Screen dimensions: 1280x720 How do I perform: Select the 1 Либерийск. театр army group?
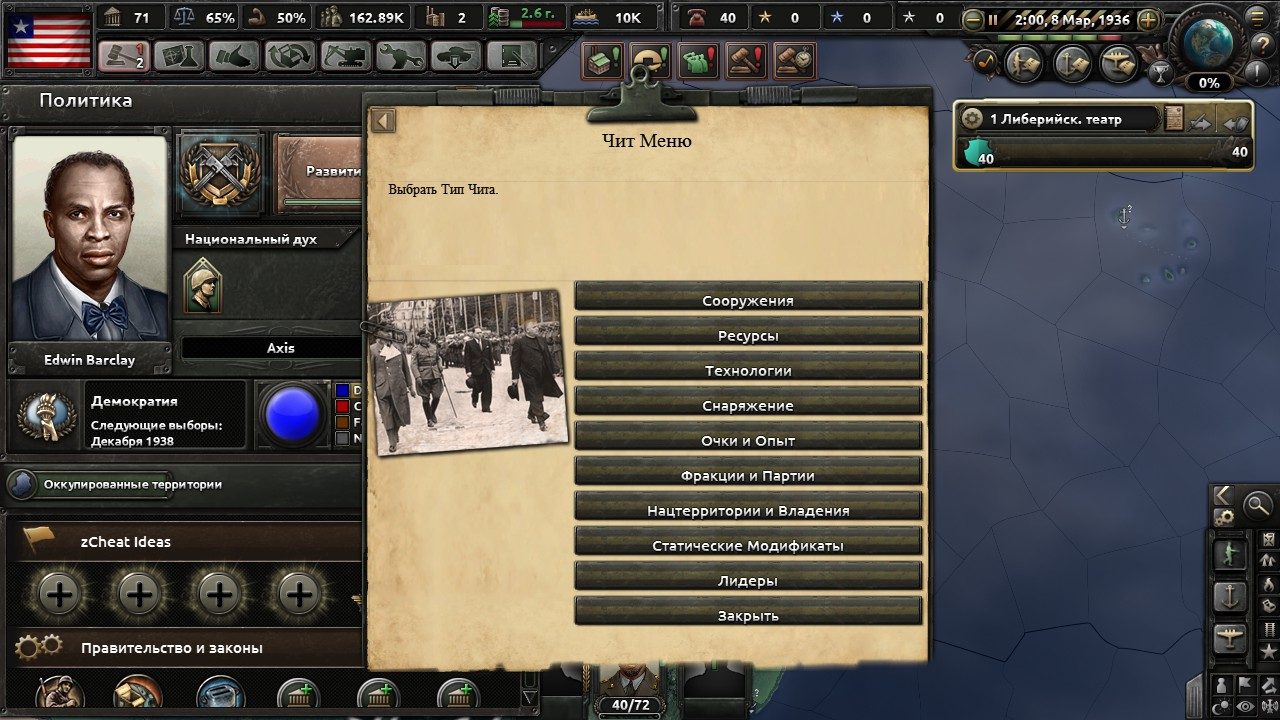point(1060,119)
